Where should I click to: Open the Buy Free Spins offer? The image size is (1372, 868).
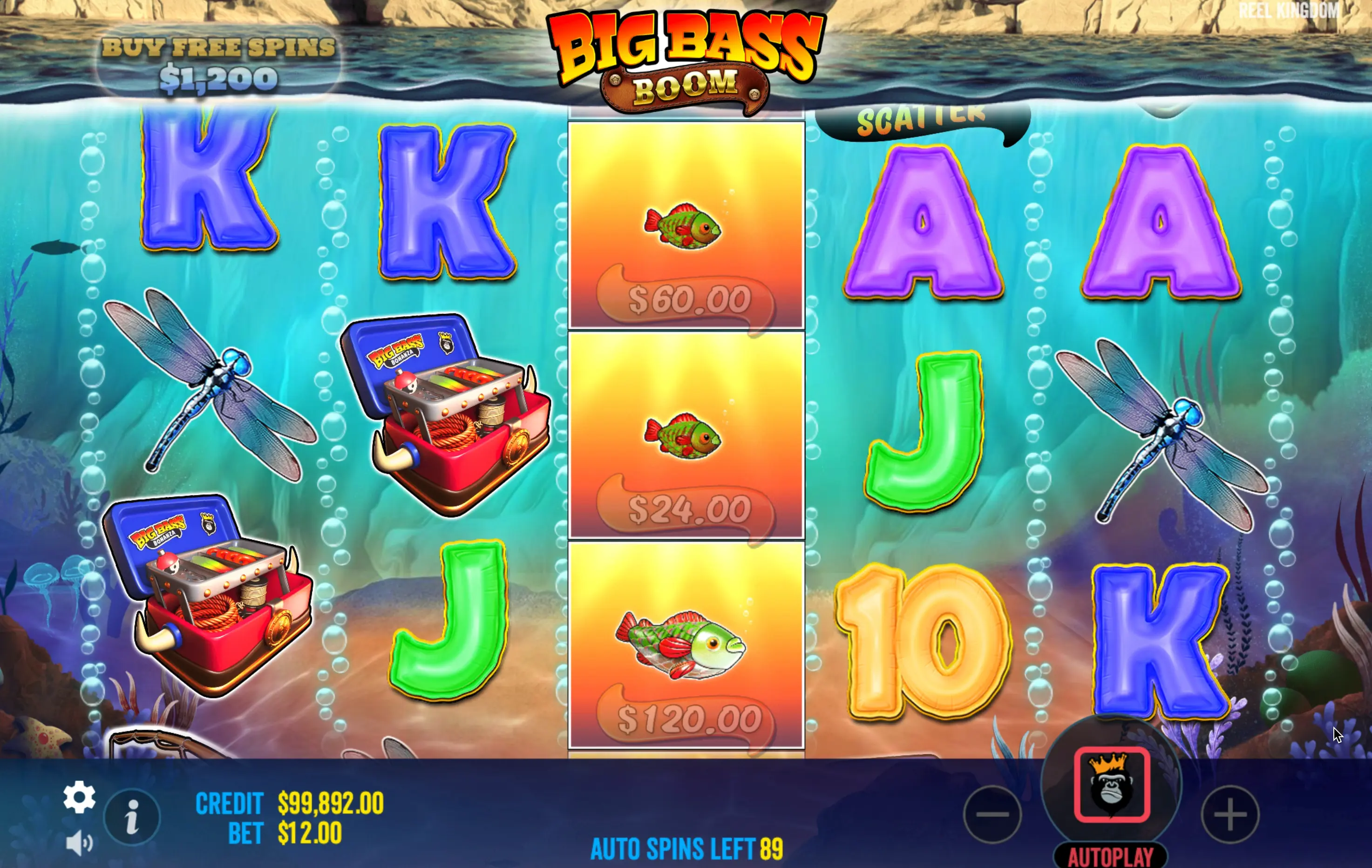[x=218, y=64]
